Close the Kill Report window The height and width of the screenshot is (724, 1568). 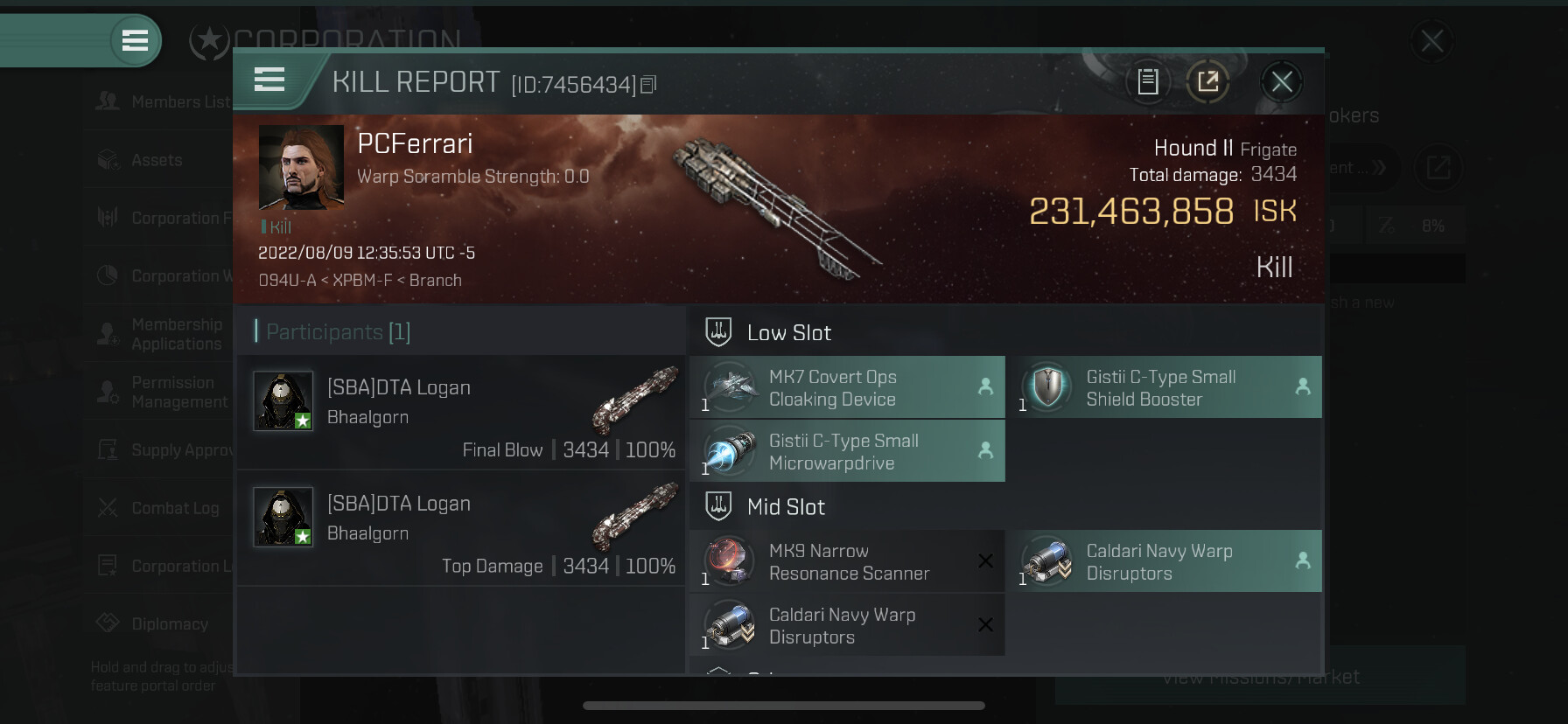coord(1282,82)
